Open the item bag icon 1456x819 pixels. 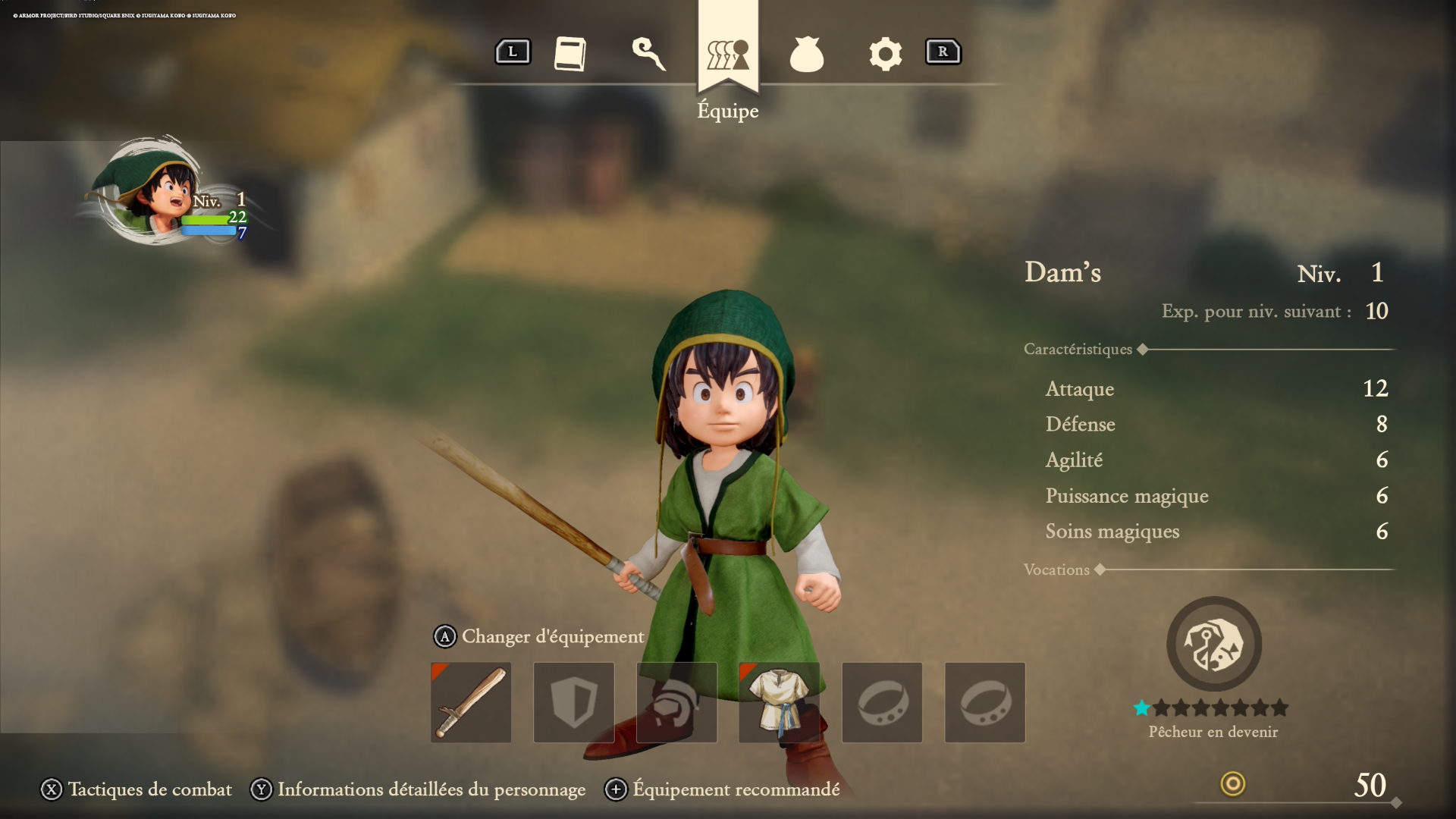[x=807, y=53]
